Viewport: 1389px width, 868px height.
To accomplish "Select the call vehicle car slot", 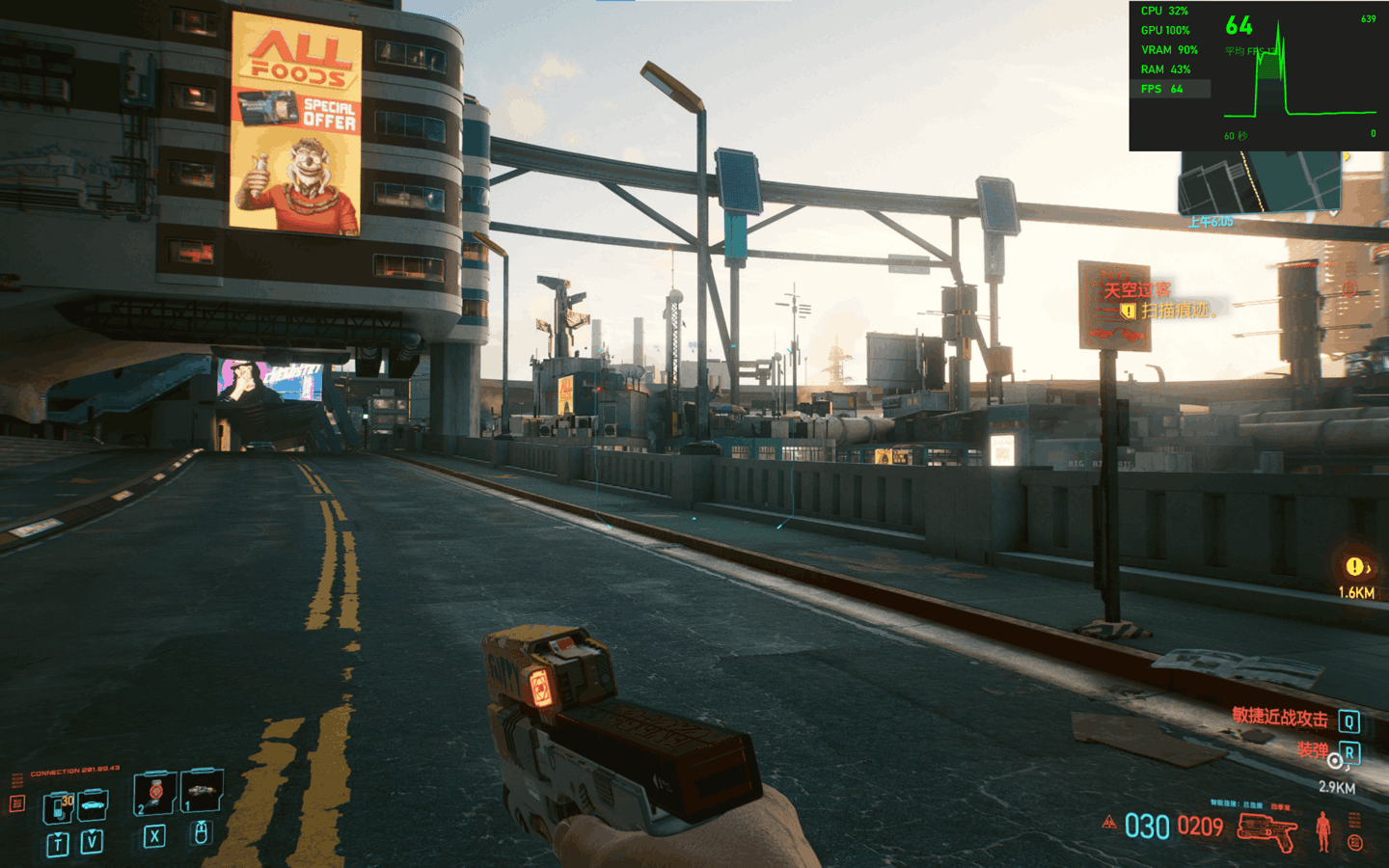I will click(93, 803).
